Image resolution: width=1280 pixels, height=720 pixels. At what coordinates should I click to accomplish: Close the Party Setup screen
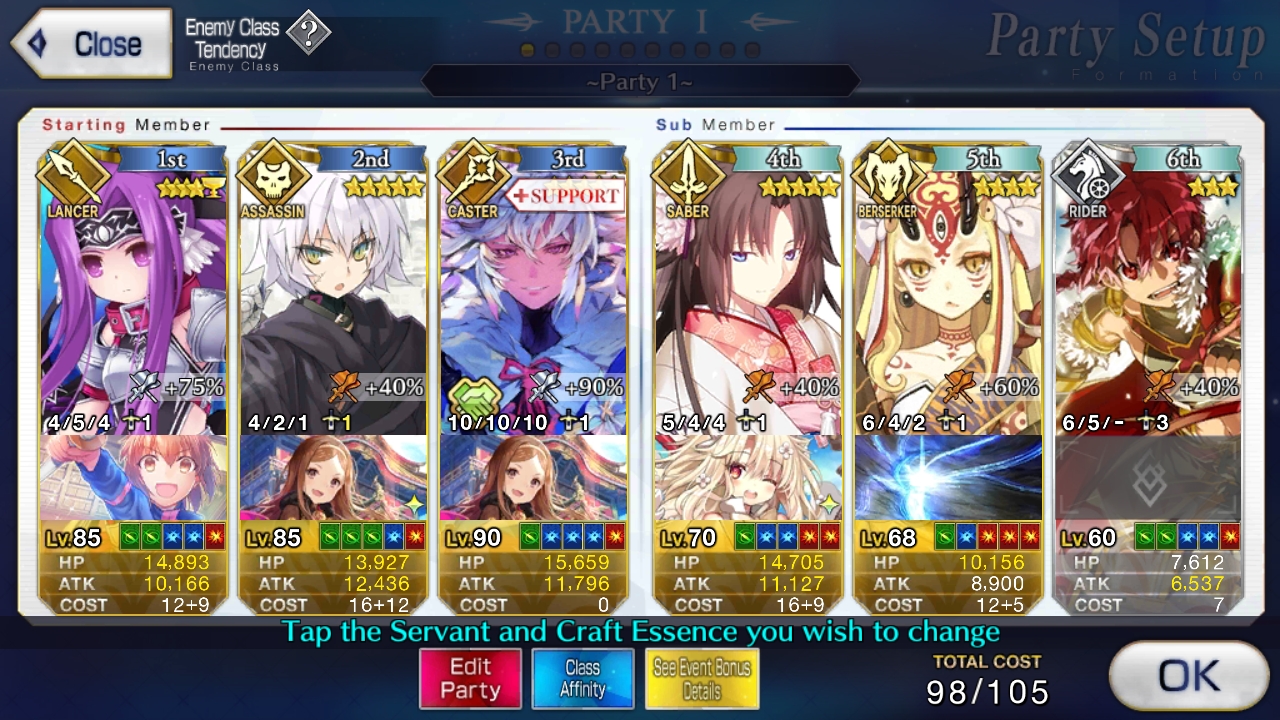coord(92,44)
